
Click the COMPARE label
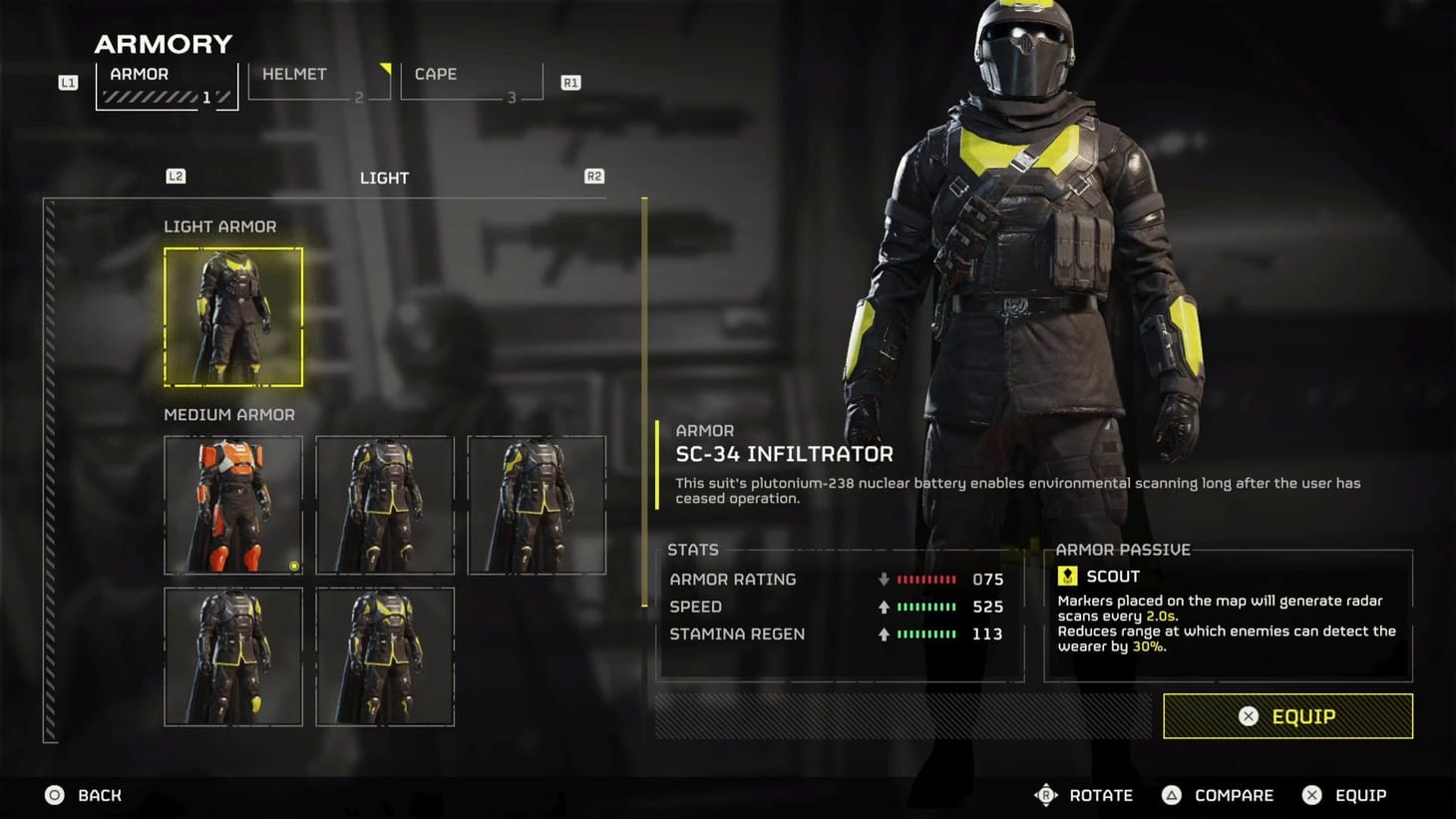point(1235,795)
